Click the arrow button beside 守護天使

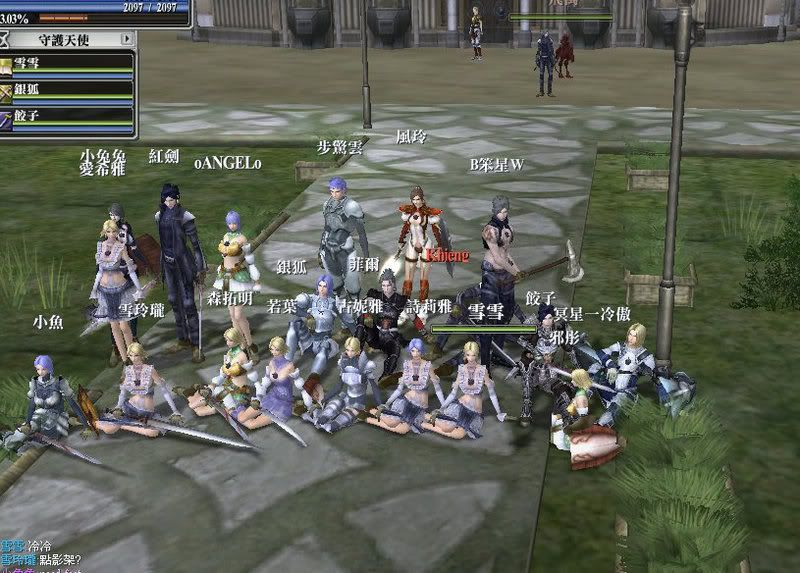(127, 39)
